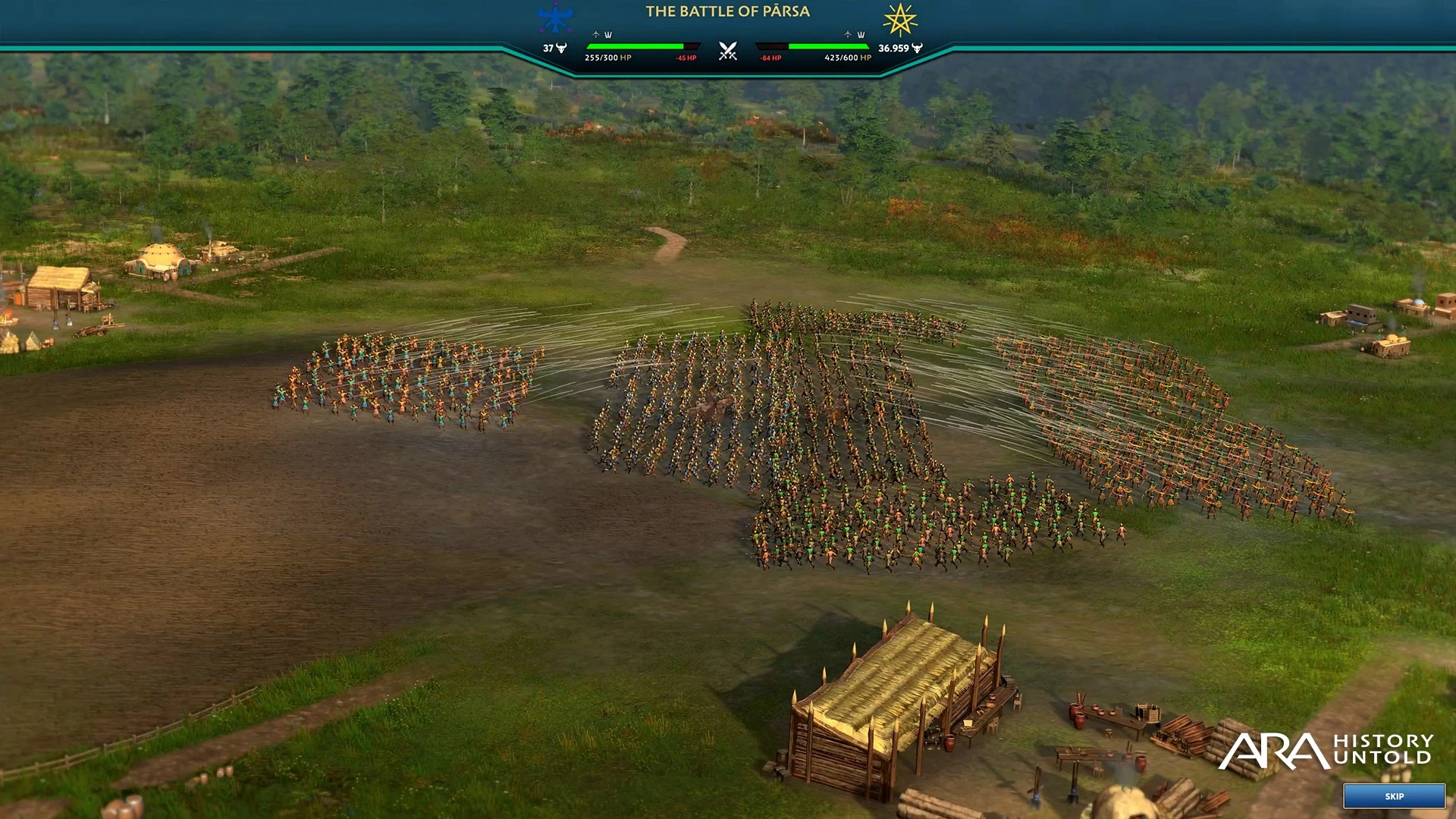Click the crossed swords battle icon
This screenshot has width=1456, height=819.
tap(728, 52)
